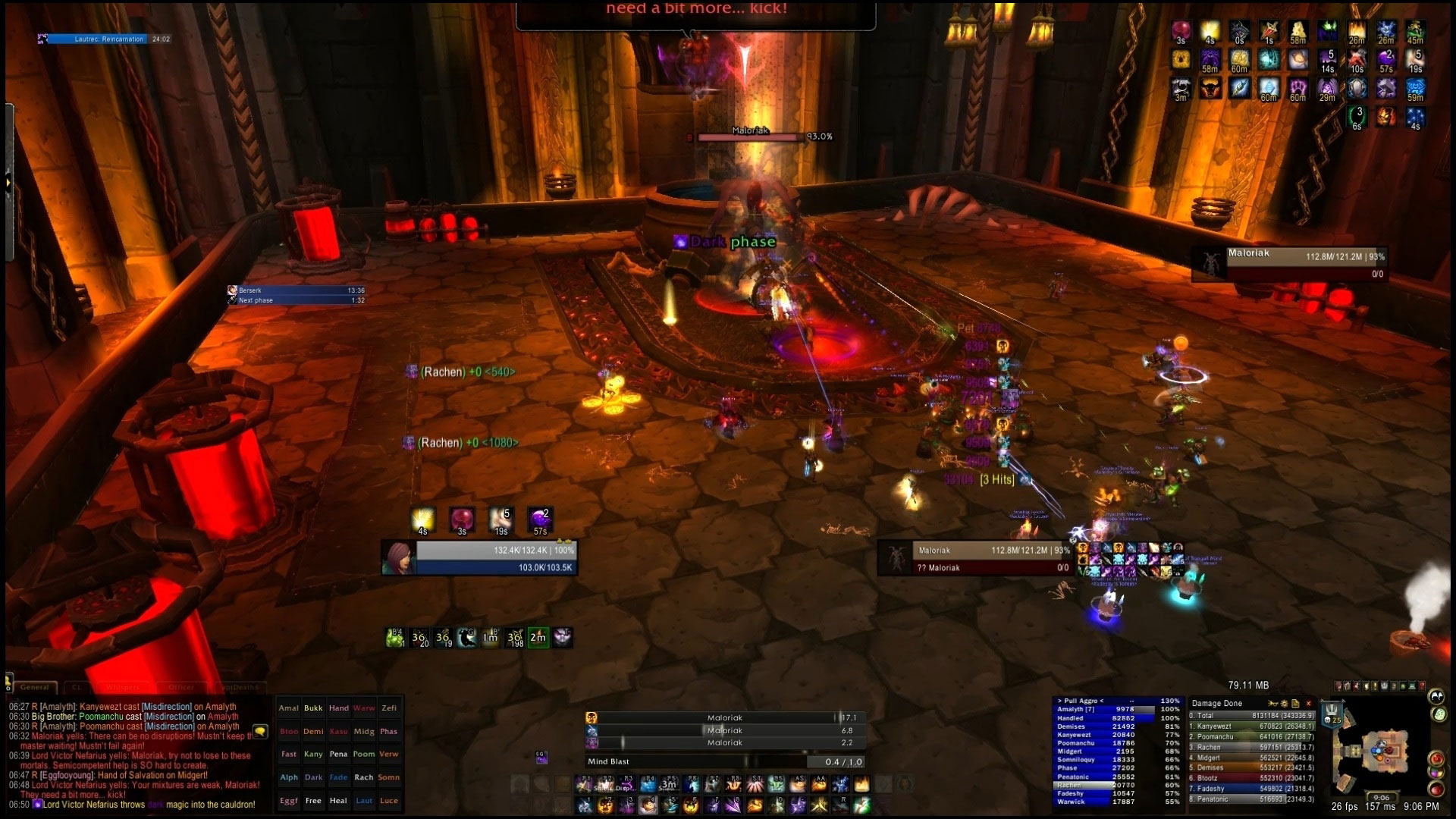The image size is (1456, 819).
Task: Click the sword icon in the Damage Done titlebar
Action: [1272, 704]
